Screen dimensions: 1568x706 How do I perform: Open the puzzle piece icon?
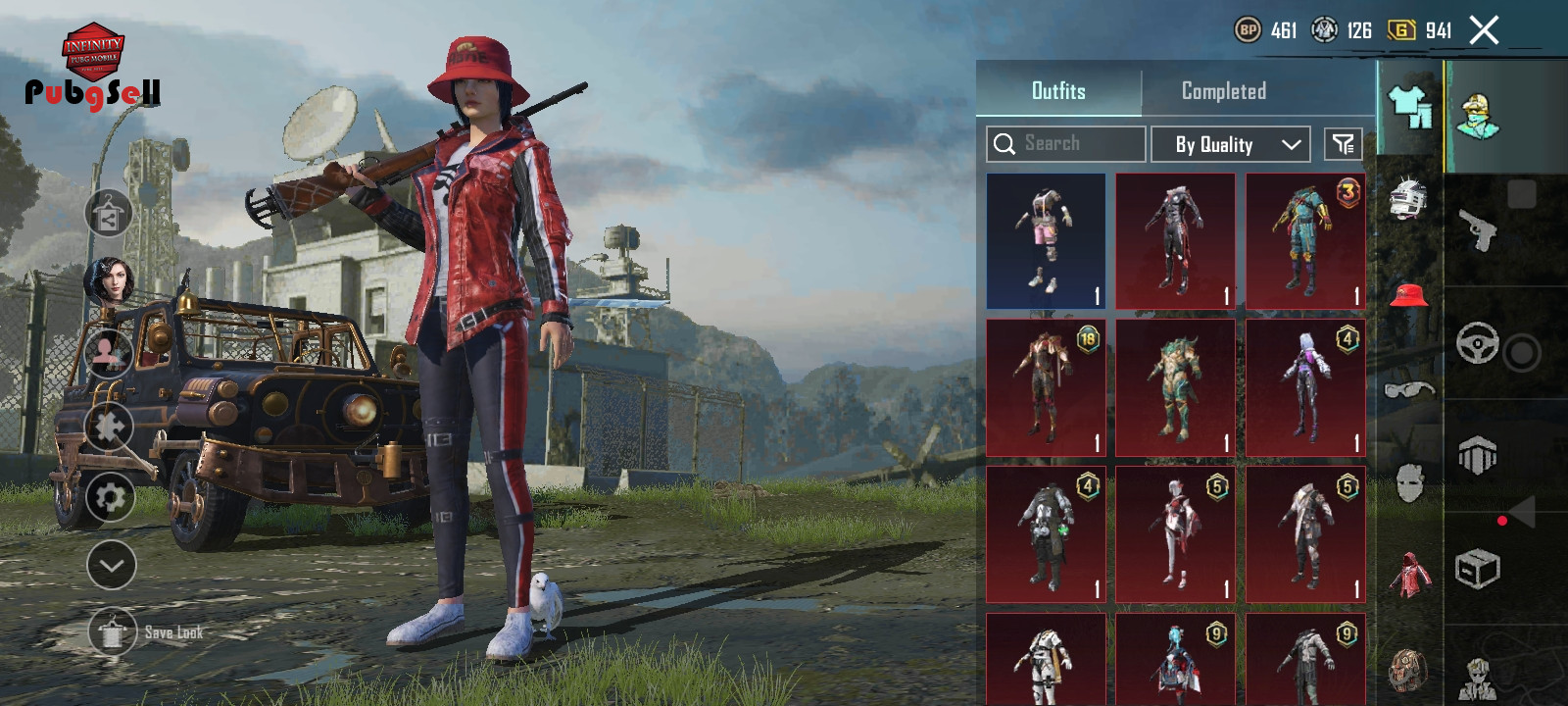tap(109, 427)
